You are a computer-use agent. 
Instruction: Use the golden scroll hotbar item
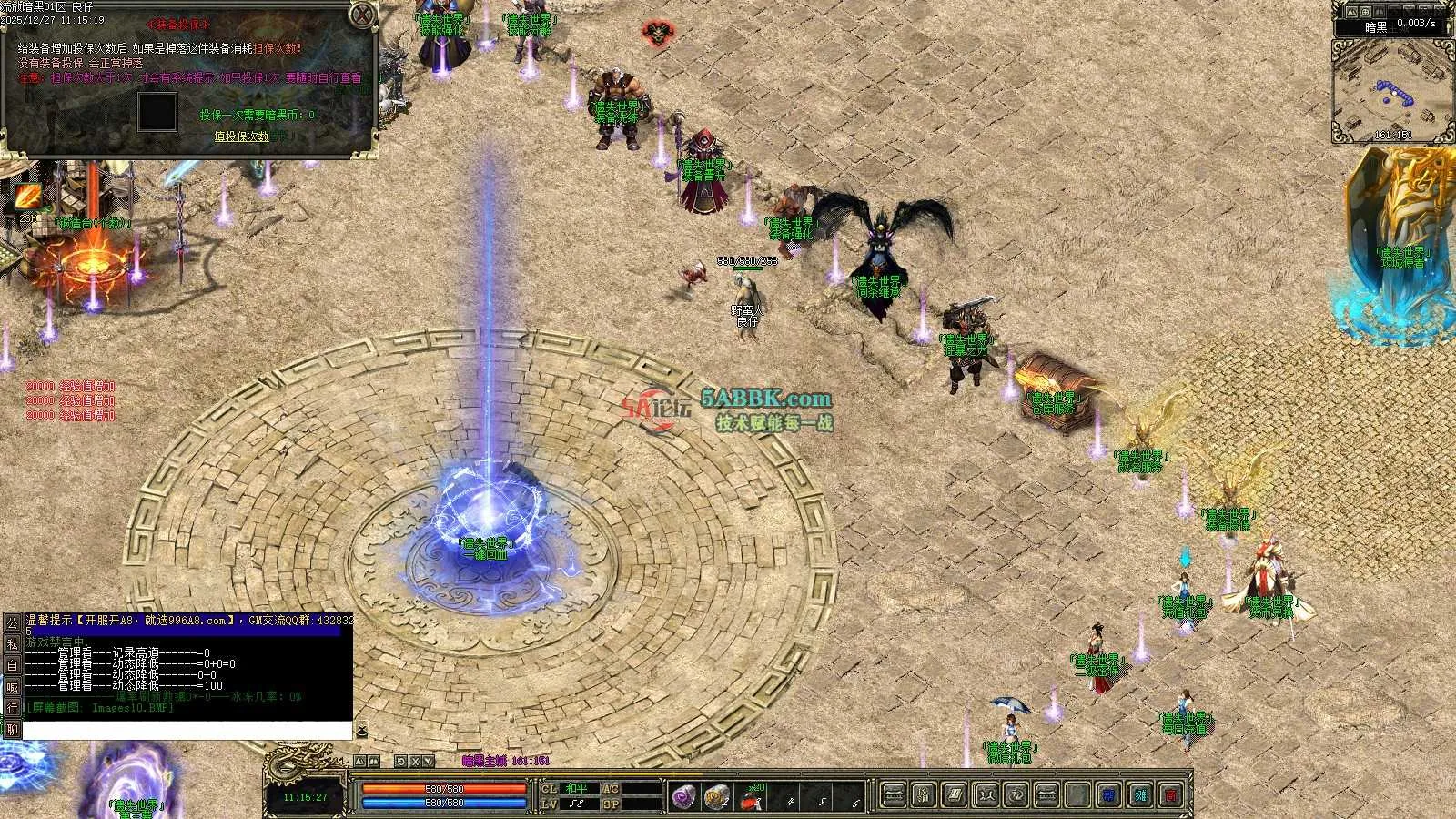click(x=716, y=796)
